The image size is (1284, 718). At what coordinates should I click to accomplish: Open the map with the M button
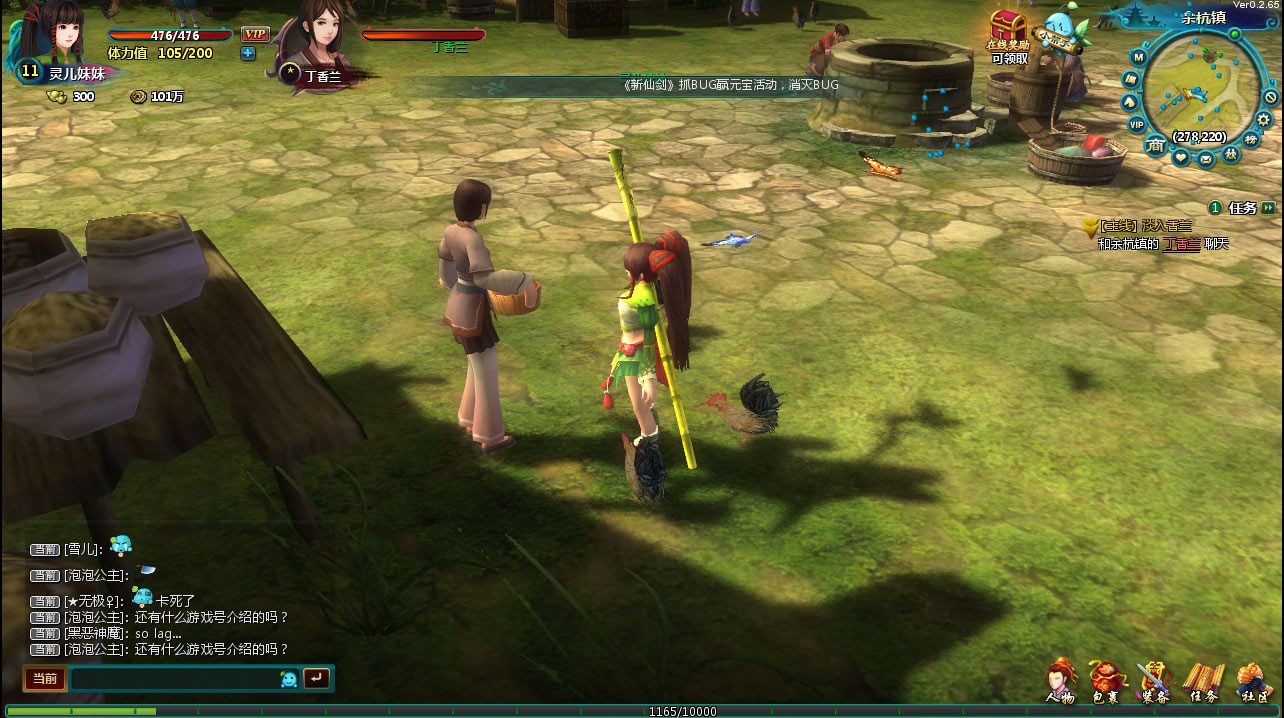tap(1137, 55)
